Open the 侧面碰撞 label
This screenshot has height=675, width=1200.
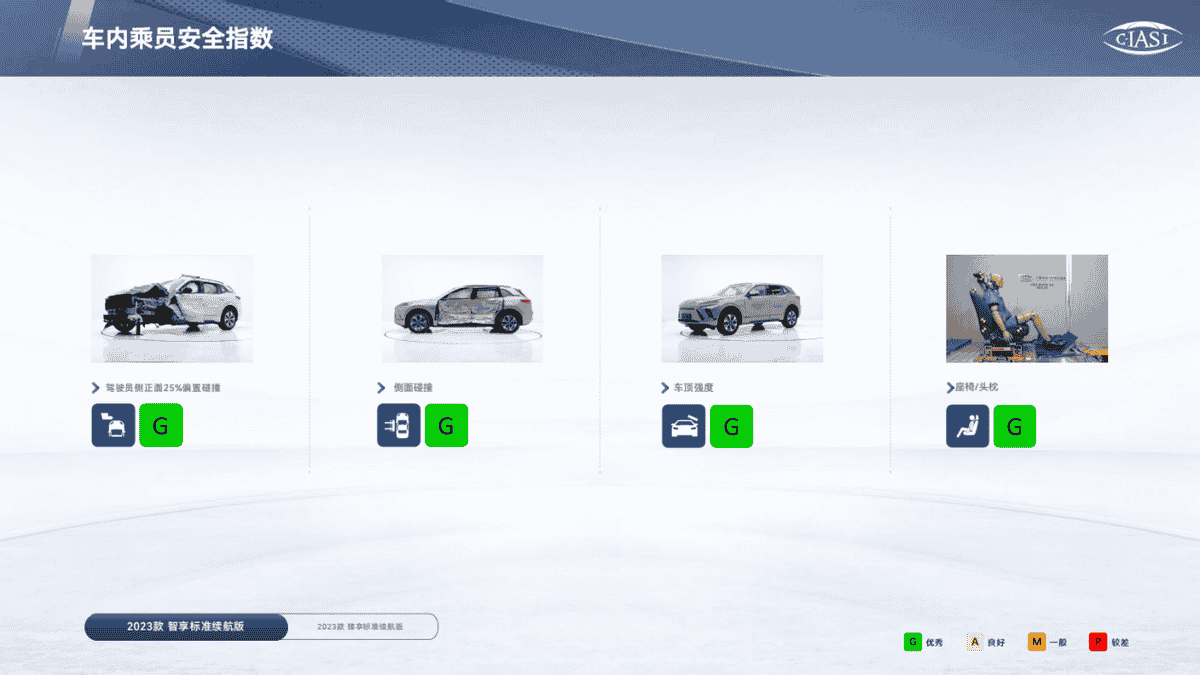coord(412,388)
